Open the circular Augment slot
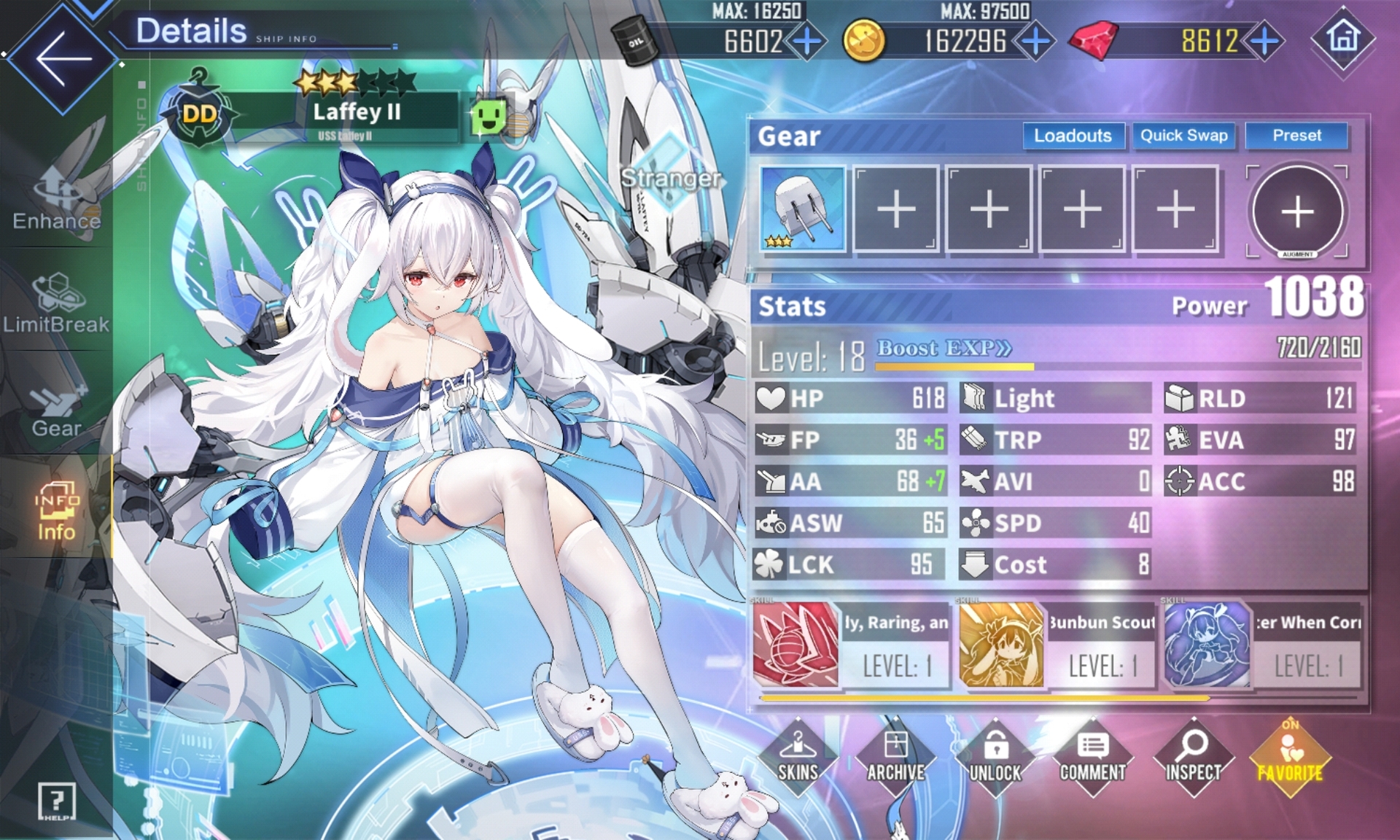 pos(1297,211)
